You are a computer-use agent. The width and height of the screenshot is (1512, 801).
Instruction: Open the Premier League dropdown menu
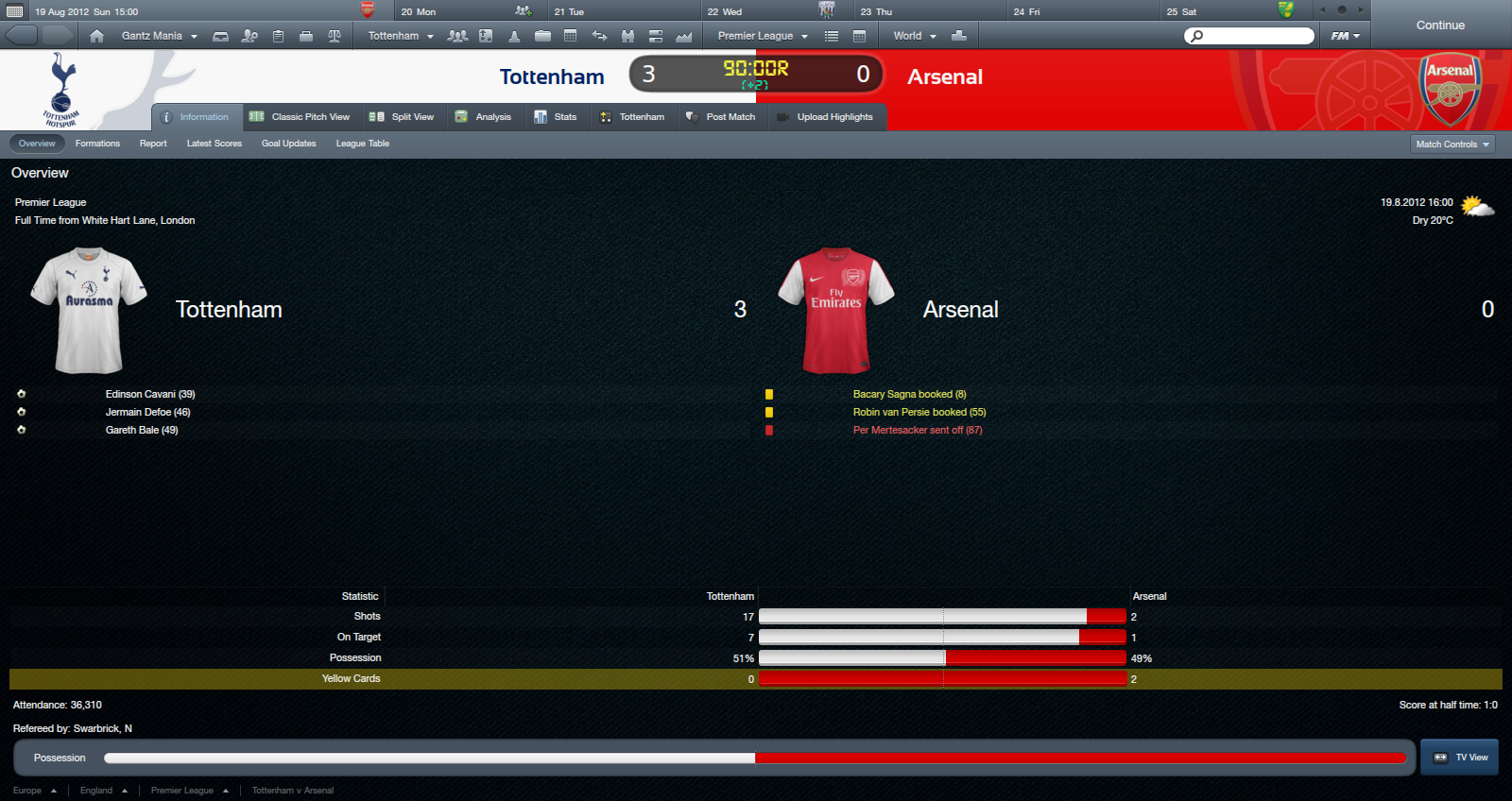pyautogui.click(x=762, y=36)
